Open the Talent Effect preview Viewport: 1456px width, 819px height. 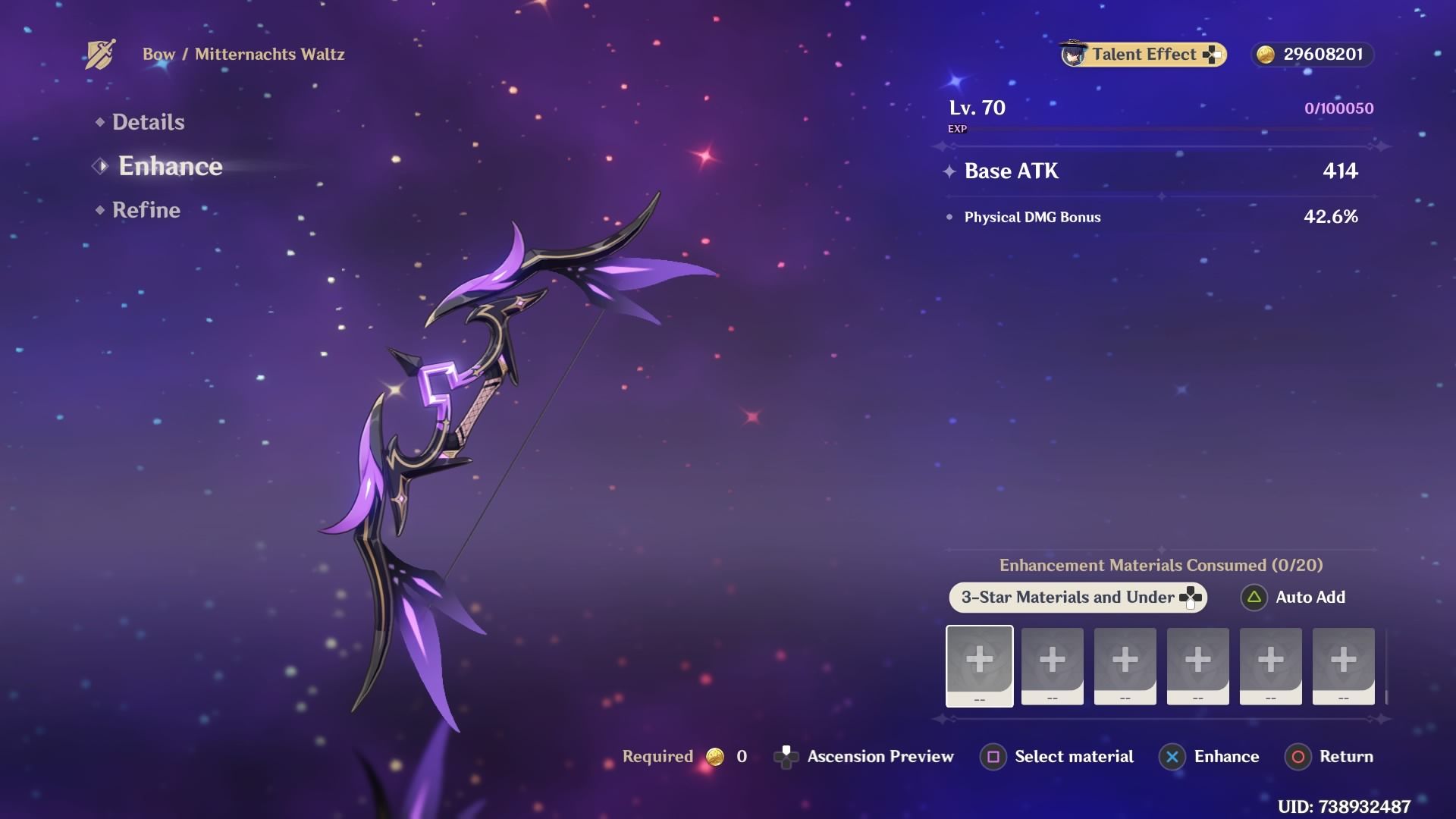[x=1141, y=54]
